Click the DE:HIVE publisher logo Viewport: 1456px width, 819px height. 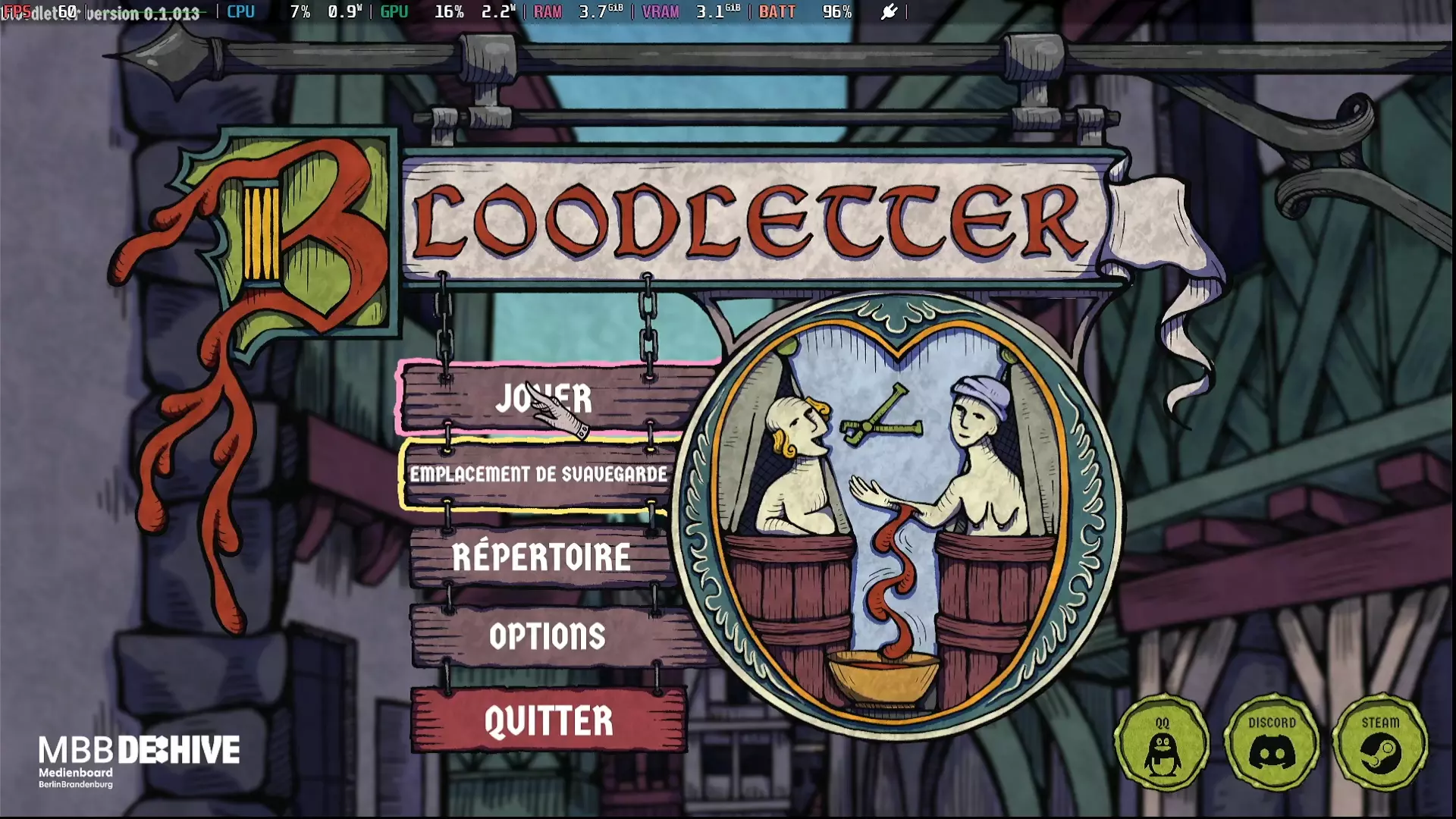click(180, 752)
